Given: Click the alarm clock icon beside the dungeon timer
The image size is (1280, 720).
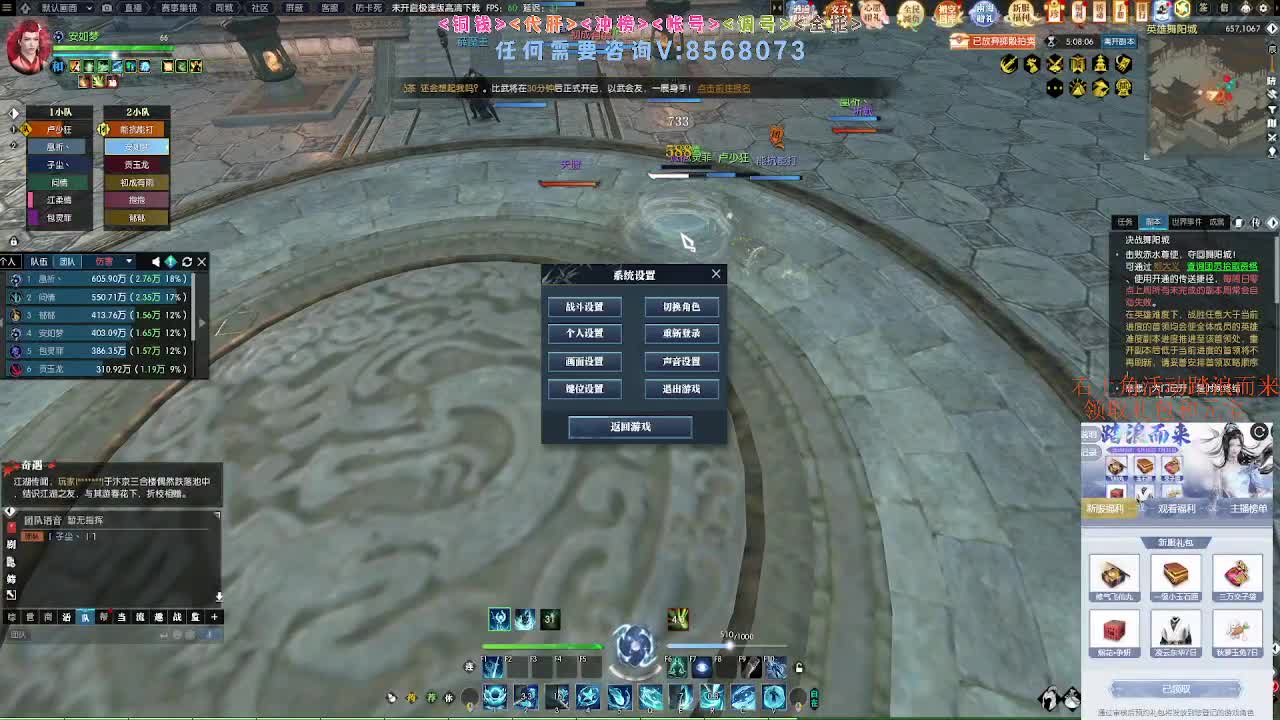Looking at the screenshot, I should (x=1052, y=42).
